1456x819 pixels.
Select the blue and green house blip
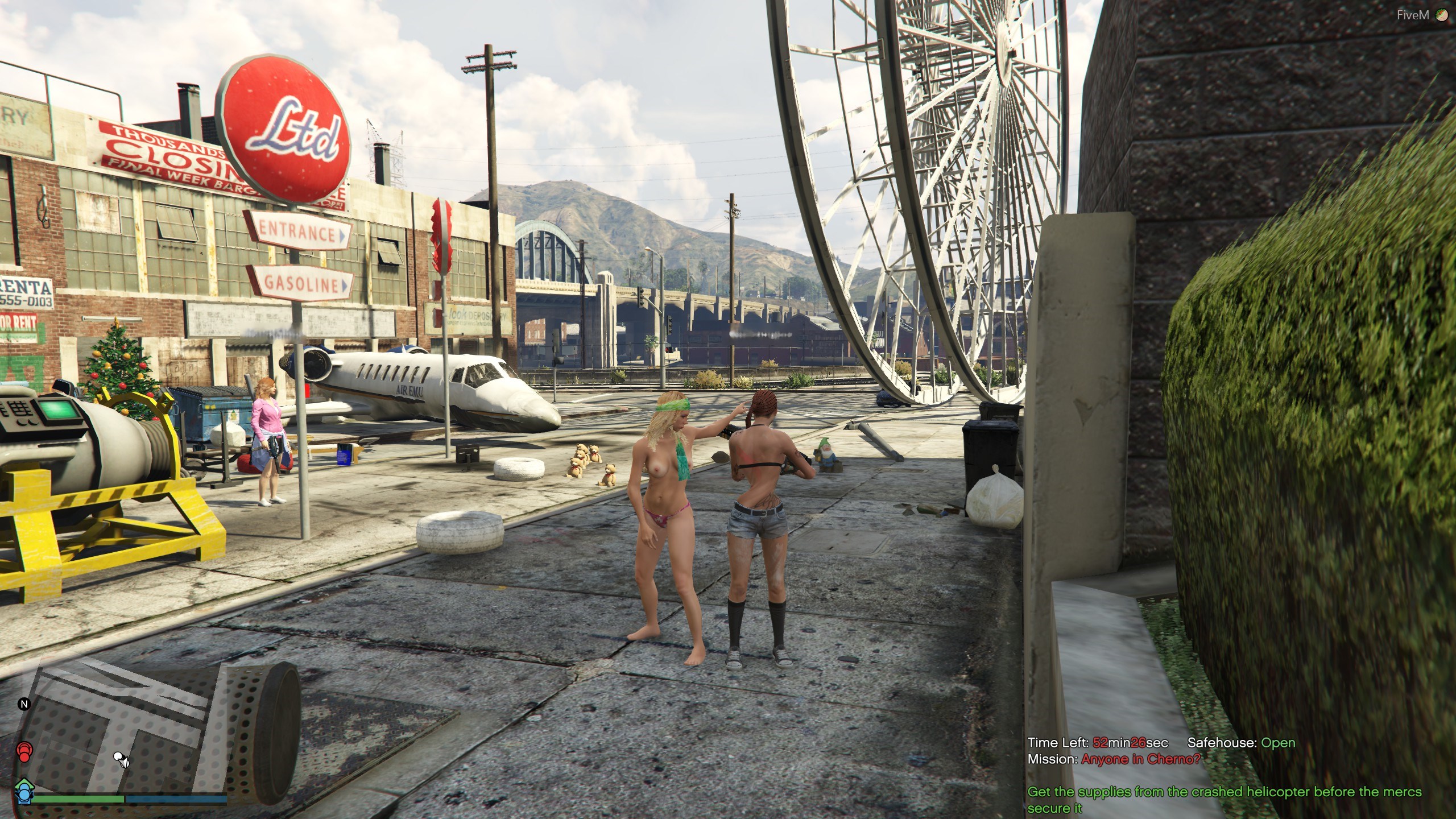coord(24,788)
